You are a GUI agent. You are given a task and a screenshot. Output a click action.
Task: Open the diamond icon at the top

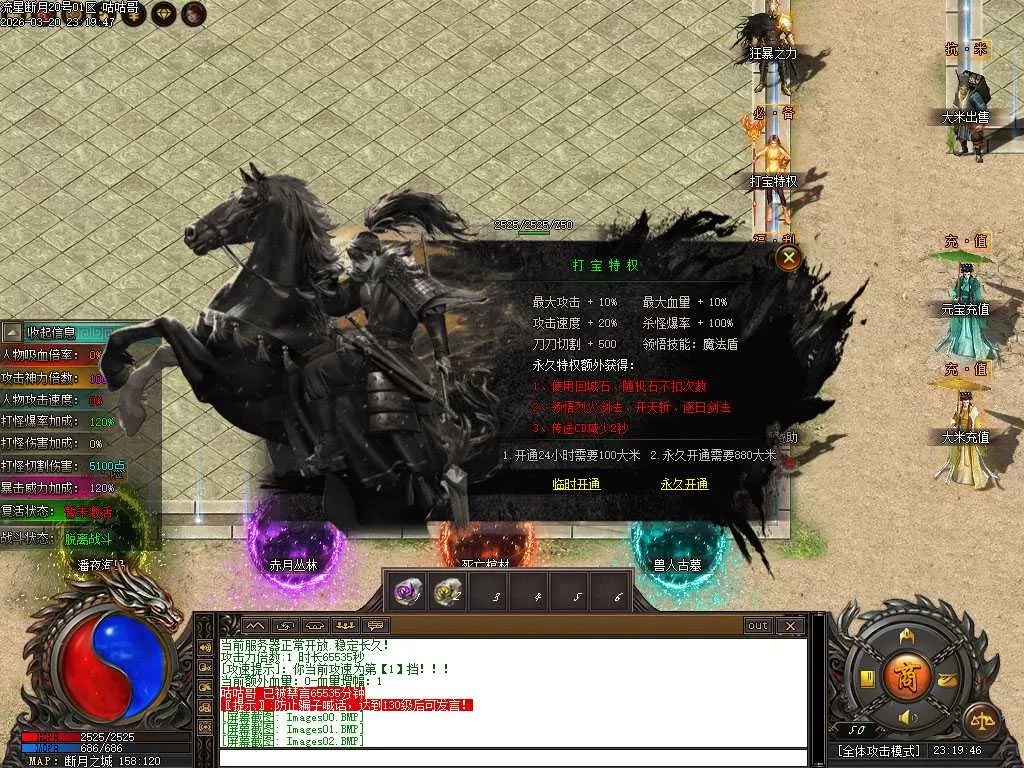point(164,13)
